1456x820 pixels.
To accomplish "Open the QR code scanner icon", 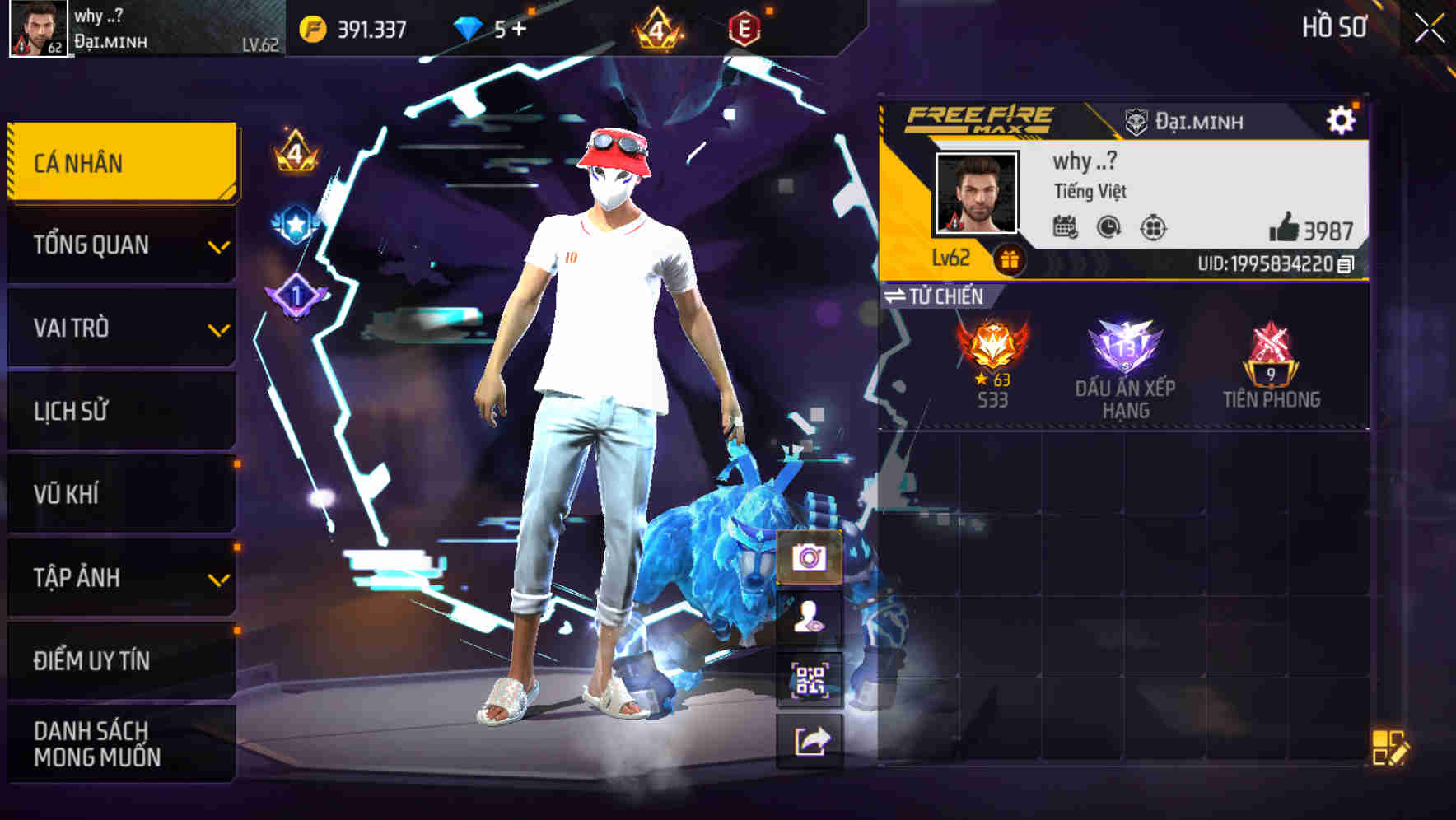I will pyautogui.click(x=810, y=677).
